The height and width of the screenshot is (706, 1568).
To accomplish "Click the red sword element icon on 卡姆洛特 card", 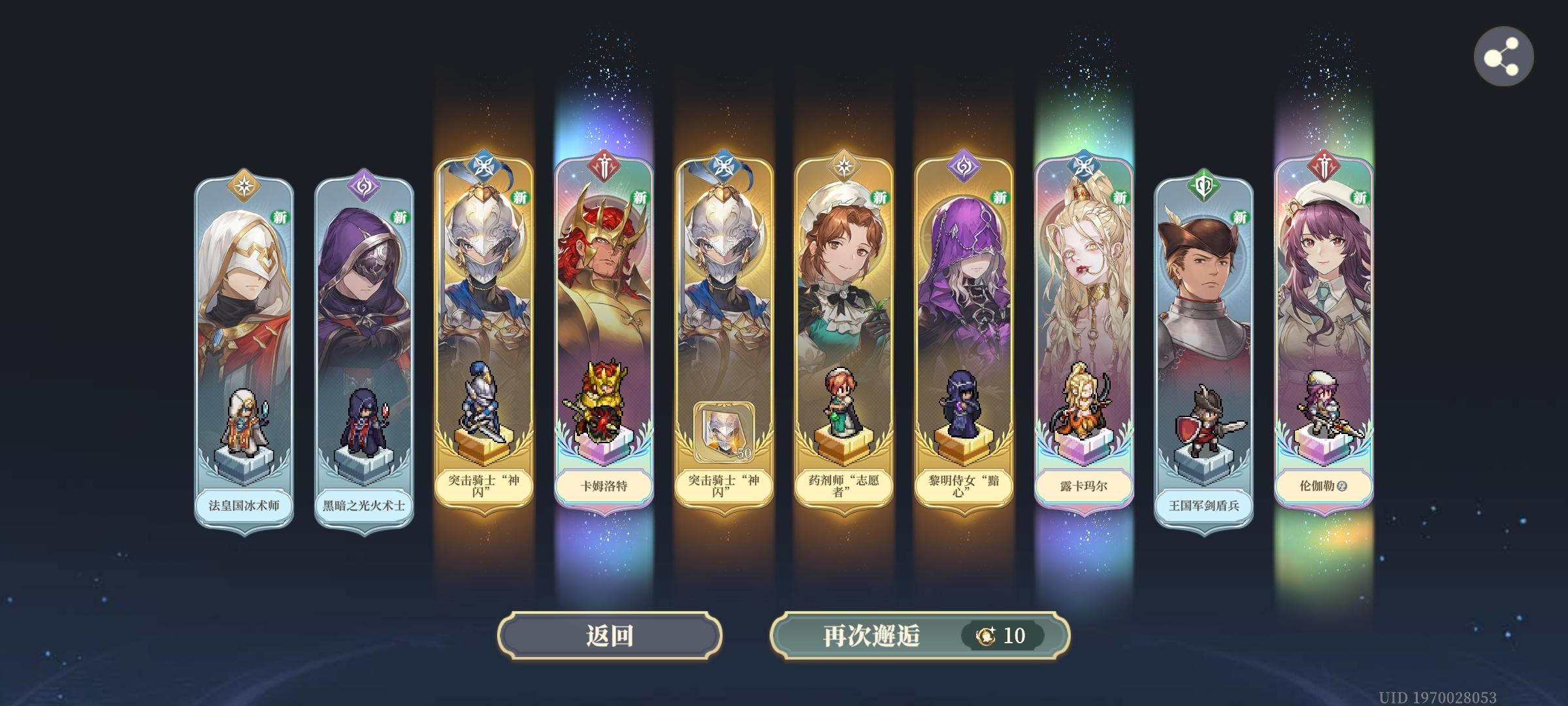I will click(604, 165).
